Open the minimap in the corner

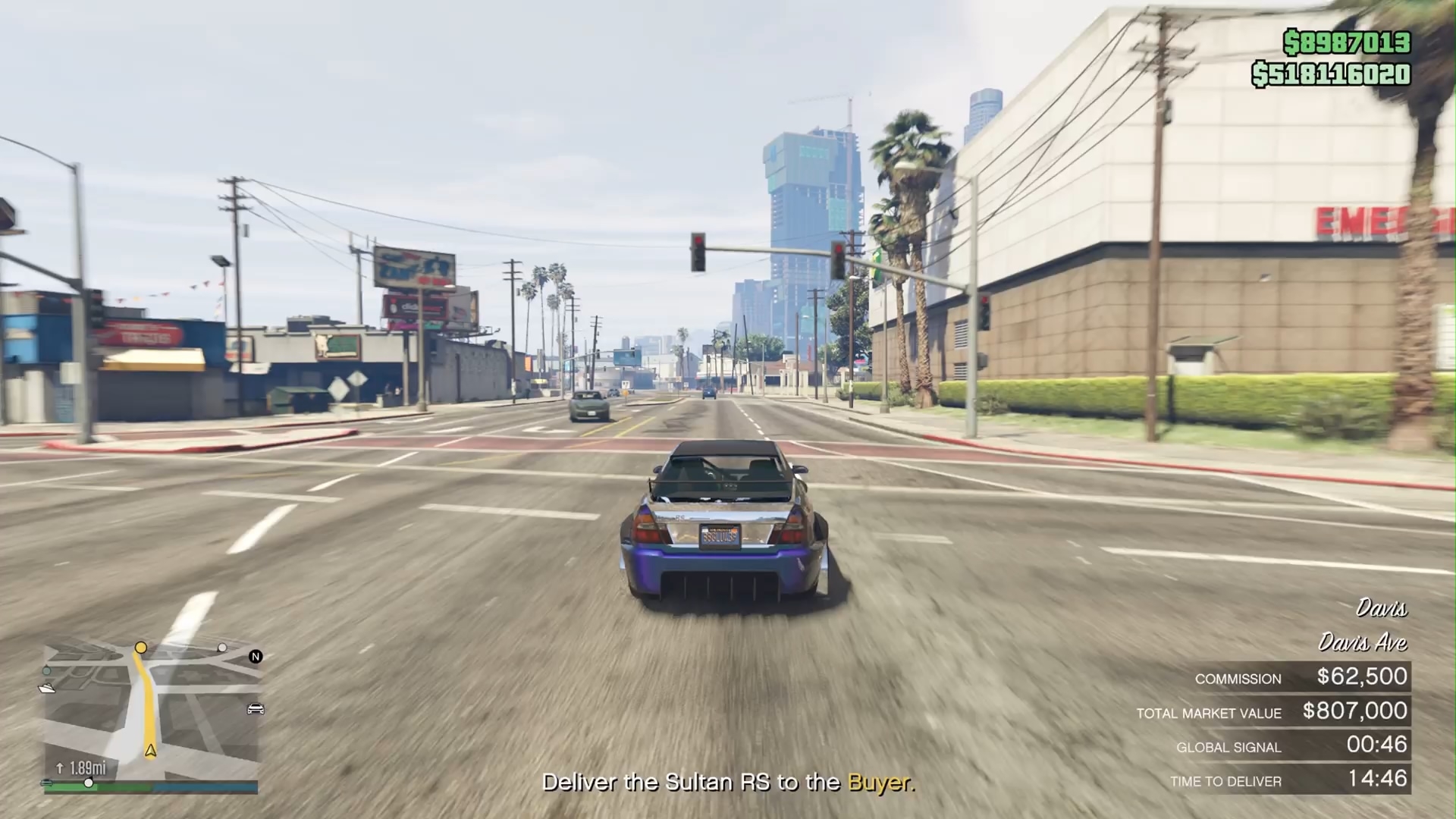click(x=151, y=712)
